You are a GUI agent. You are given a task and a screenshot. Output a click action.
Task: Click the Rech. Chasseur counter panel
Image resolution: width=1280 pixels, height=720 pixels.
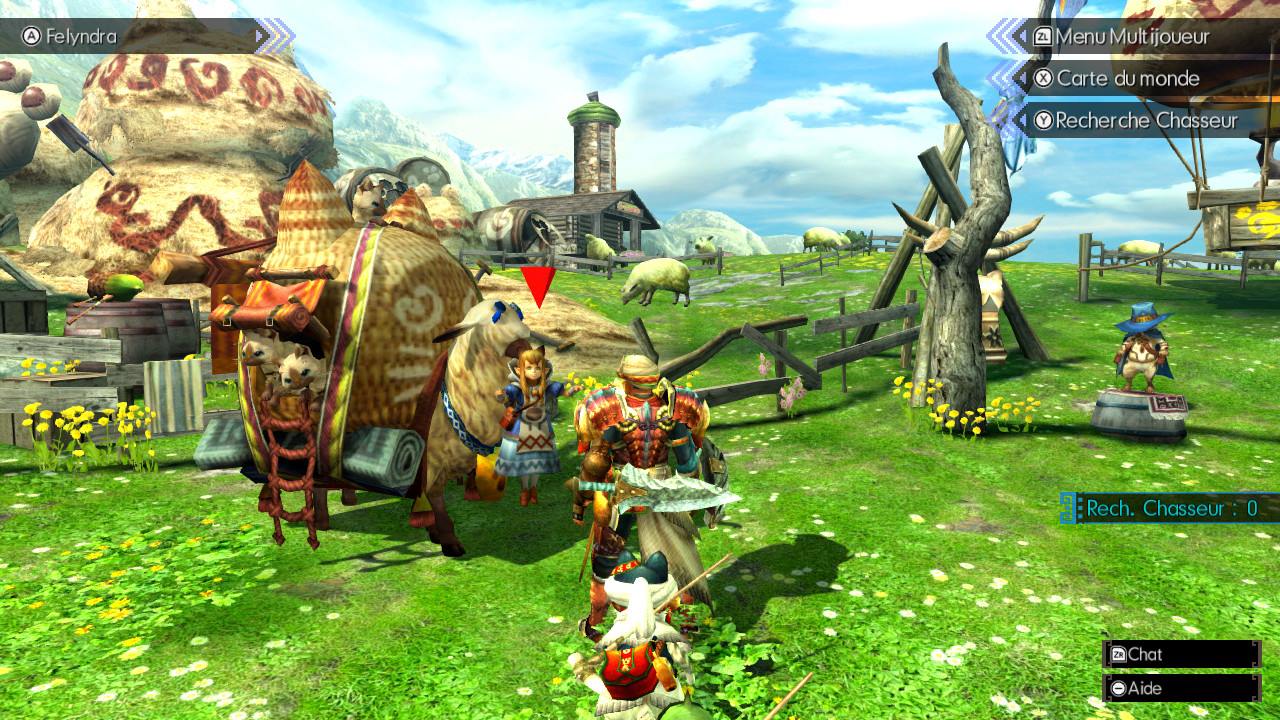pos(1170,508)
